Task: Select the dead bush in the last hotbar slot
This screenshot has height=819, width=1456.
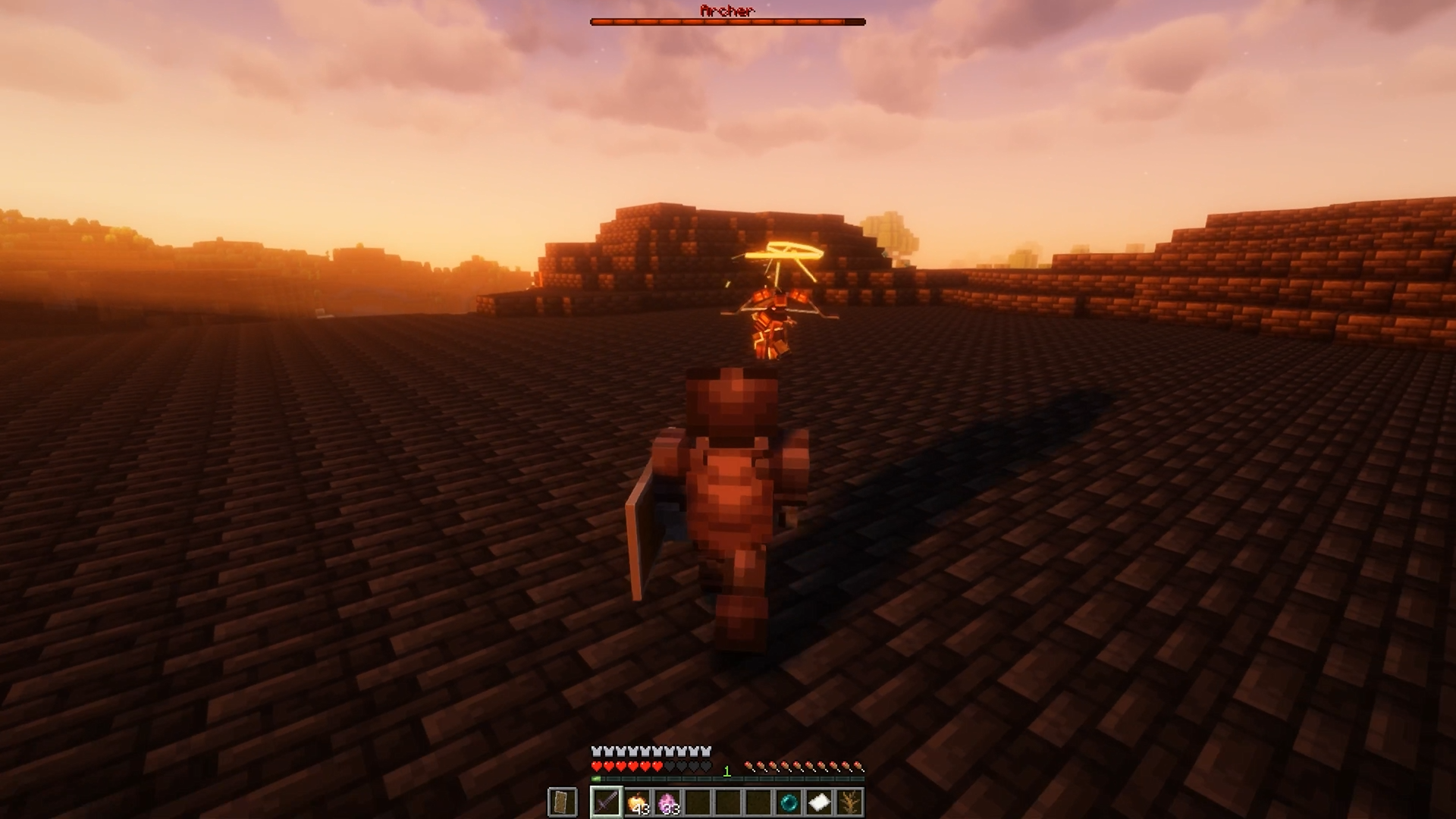Action: (848, 802)
